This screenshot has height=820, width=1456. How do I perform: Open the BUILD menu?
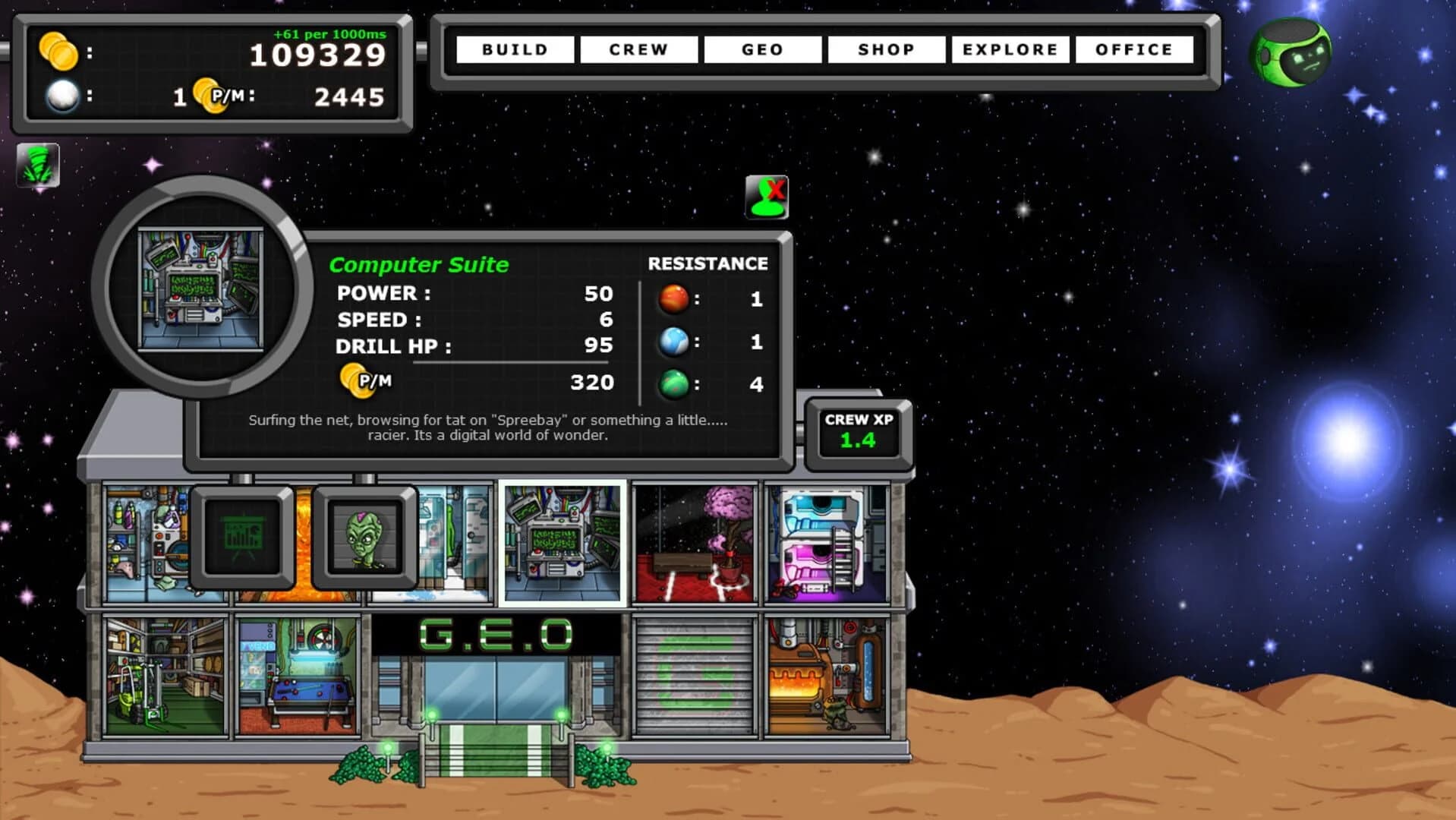[x=516, y=49]
